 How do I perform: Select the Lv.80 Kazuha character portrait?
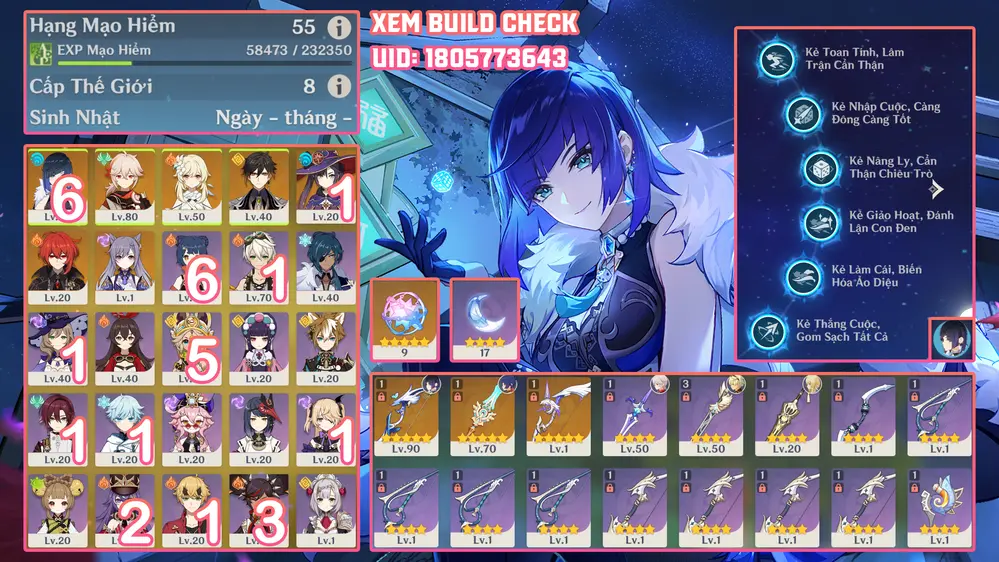pyautogui.click(x=123, y=185)
